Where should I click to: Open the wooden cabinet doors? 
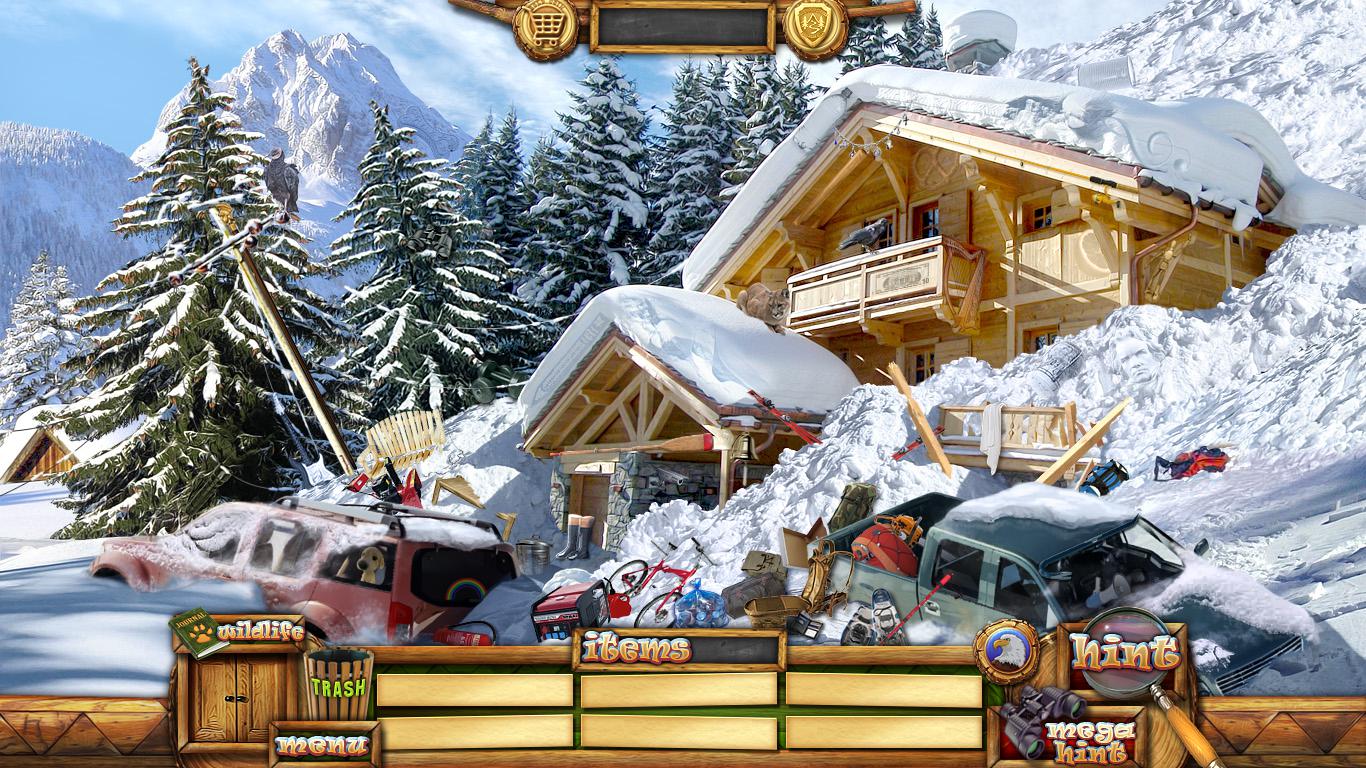coord(224,698)
